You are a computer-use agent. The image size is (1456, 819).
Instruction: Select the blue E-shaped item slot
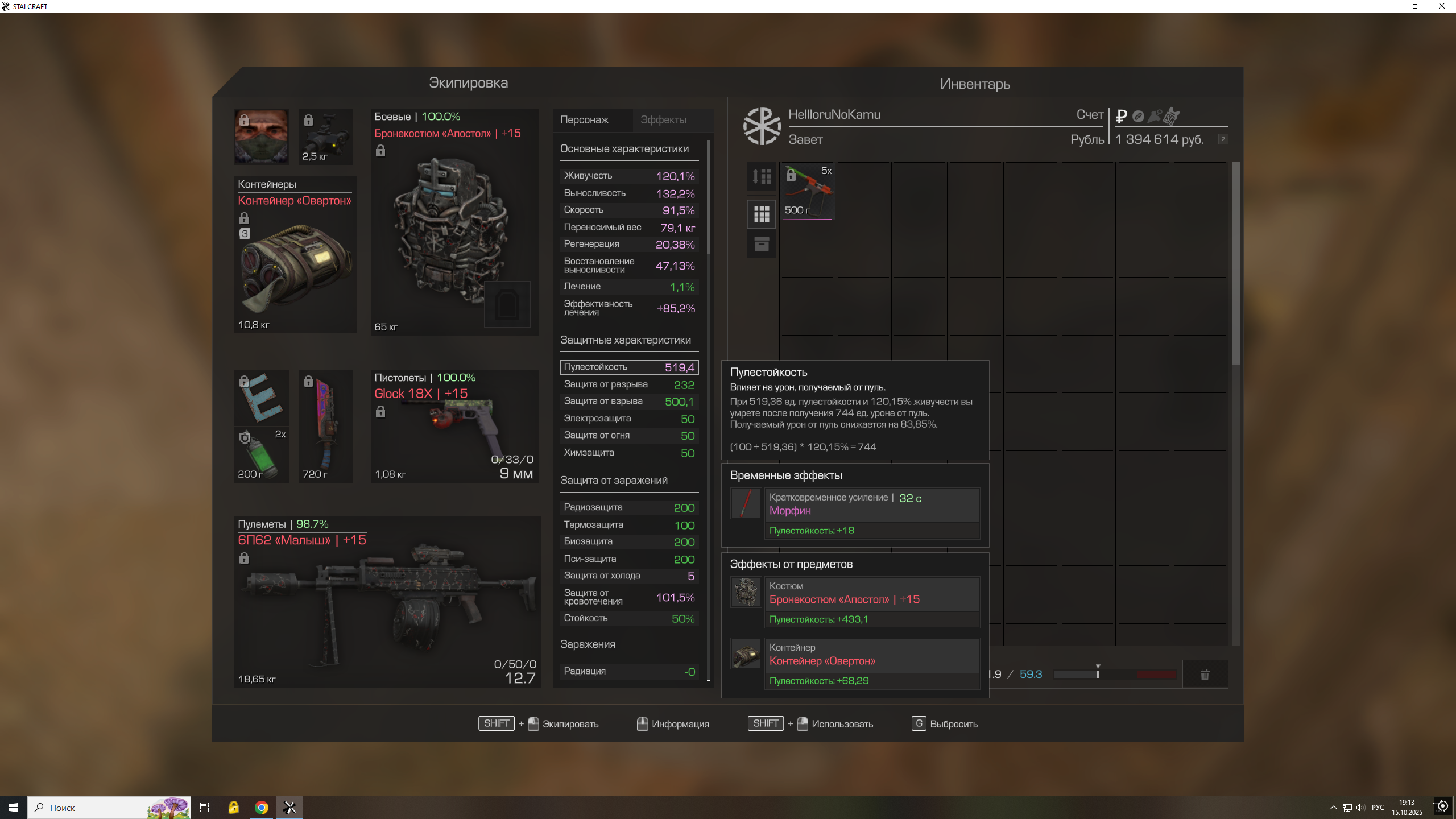point(261,397)
